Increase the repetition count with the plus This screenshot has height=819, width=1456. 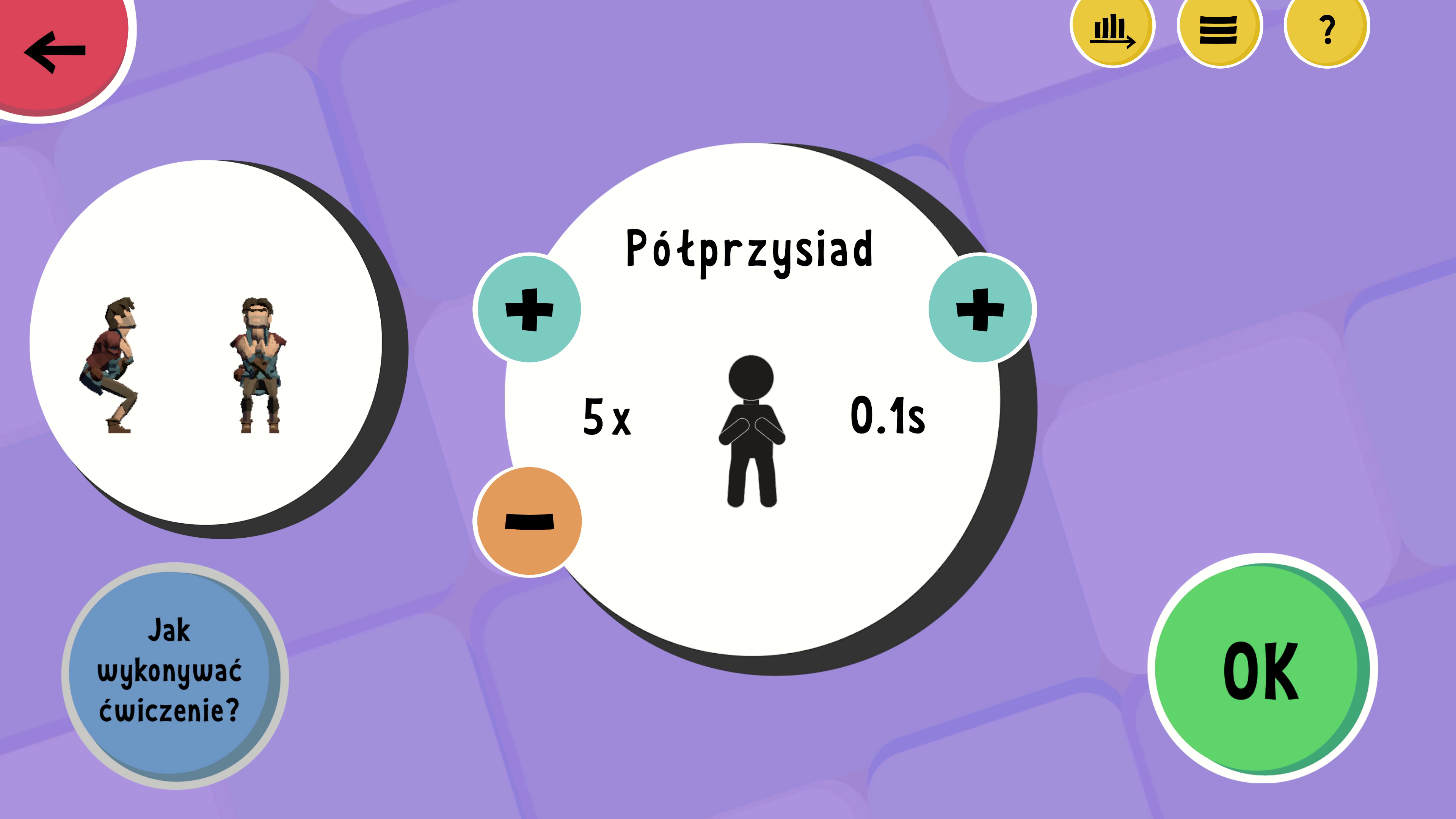[x=529, y=309]
